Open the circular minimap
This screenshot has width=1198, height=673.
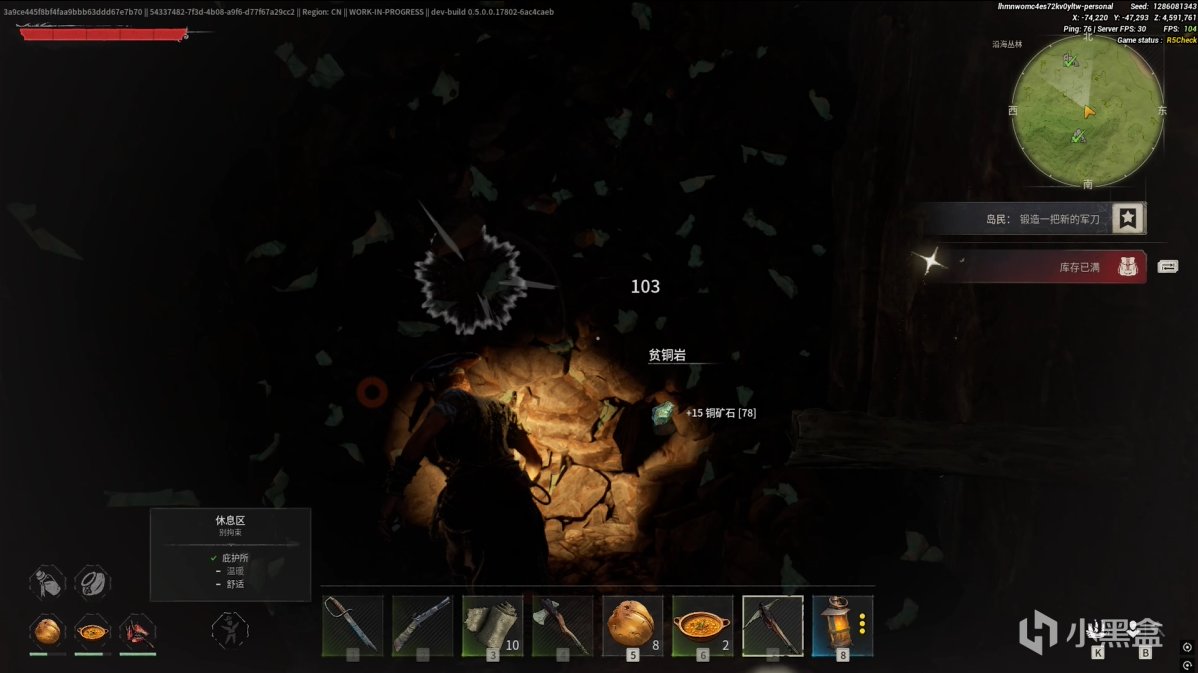pos(1087,112)
